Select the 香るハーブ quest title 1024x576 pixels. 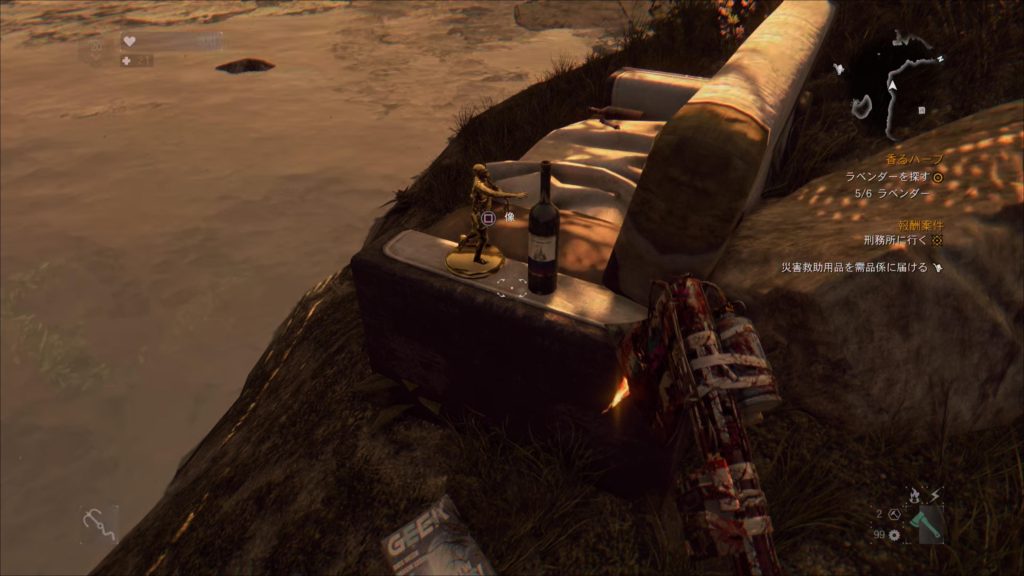914,159
